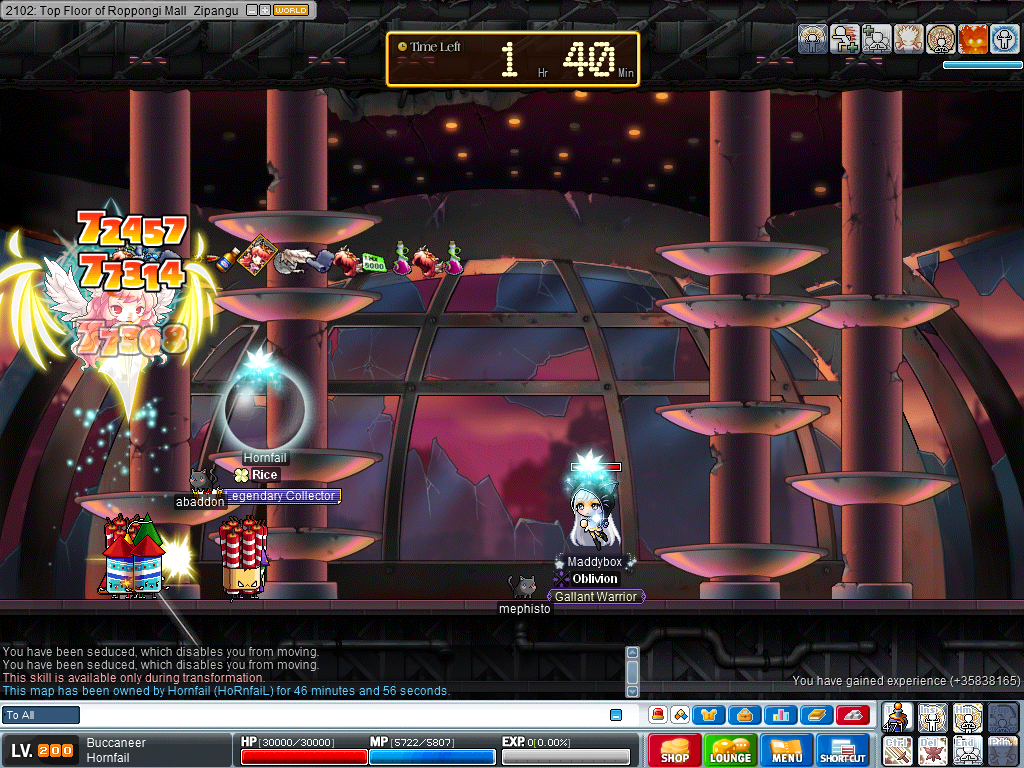Image resolution: width=1024 pixels, height=768 pixels.
Task: Activate the sword skill on Ctrl quickslot
Action: 899,749
